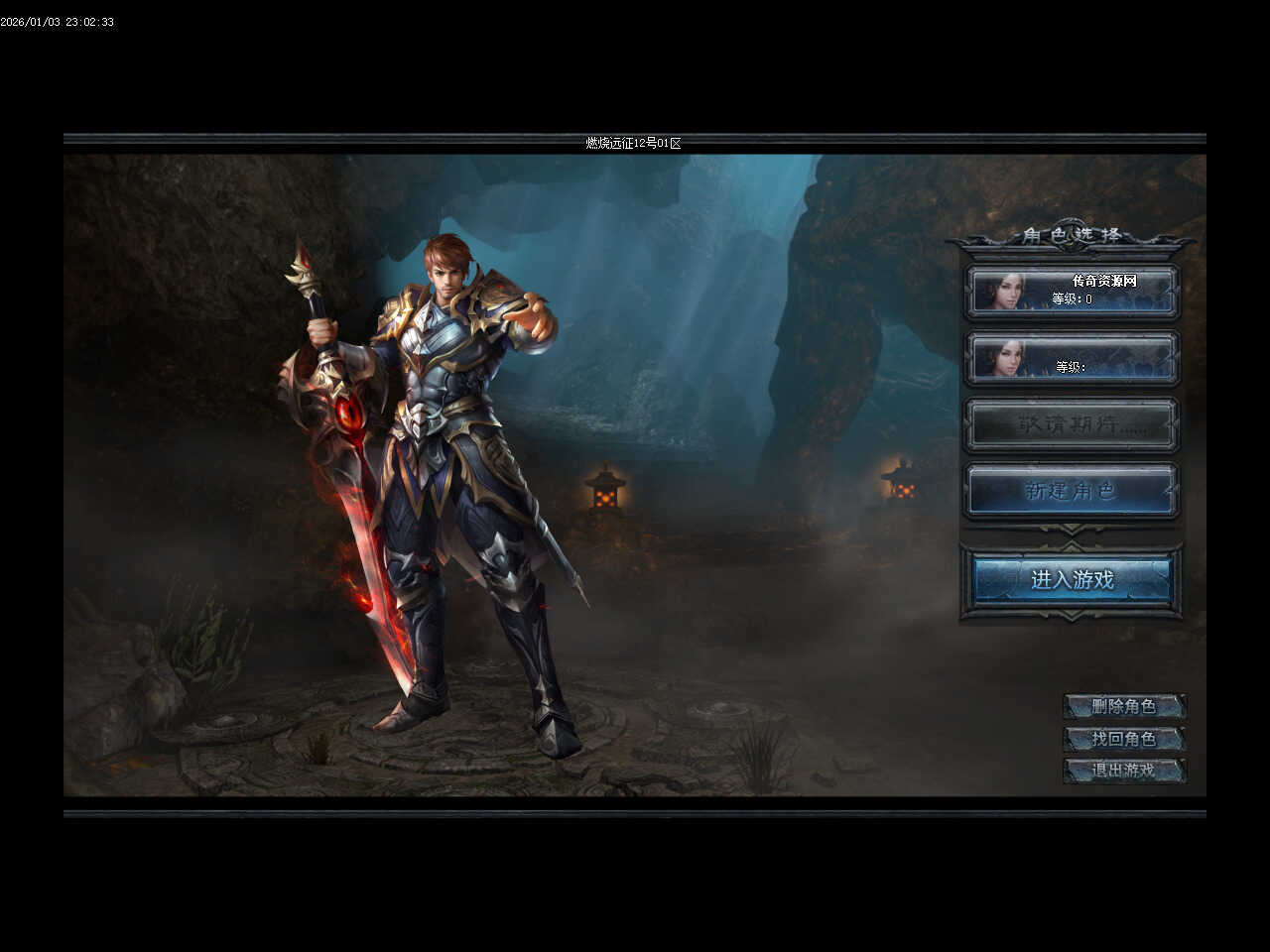This screenshot has width=1270, height=952.
Task: Choose the unnamed second character slot
Action: click(1072, 358)
